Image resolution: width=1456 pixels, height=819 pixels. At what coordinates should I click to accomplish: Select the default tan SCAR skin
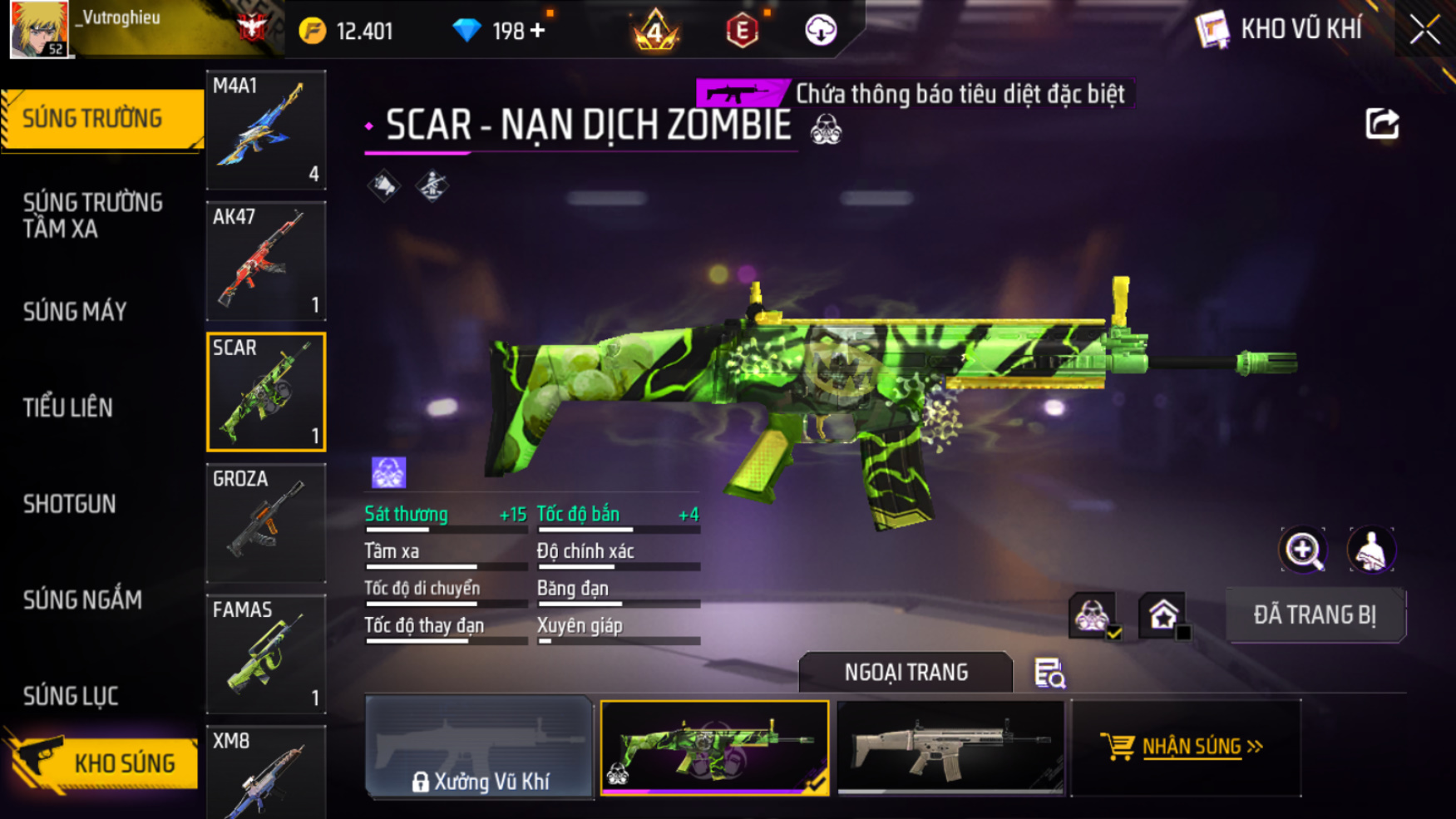950,747
